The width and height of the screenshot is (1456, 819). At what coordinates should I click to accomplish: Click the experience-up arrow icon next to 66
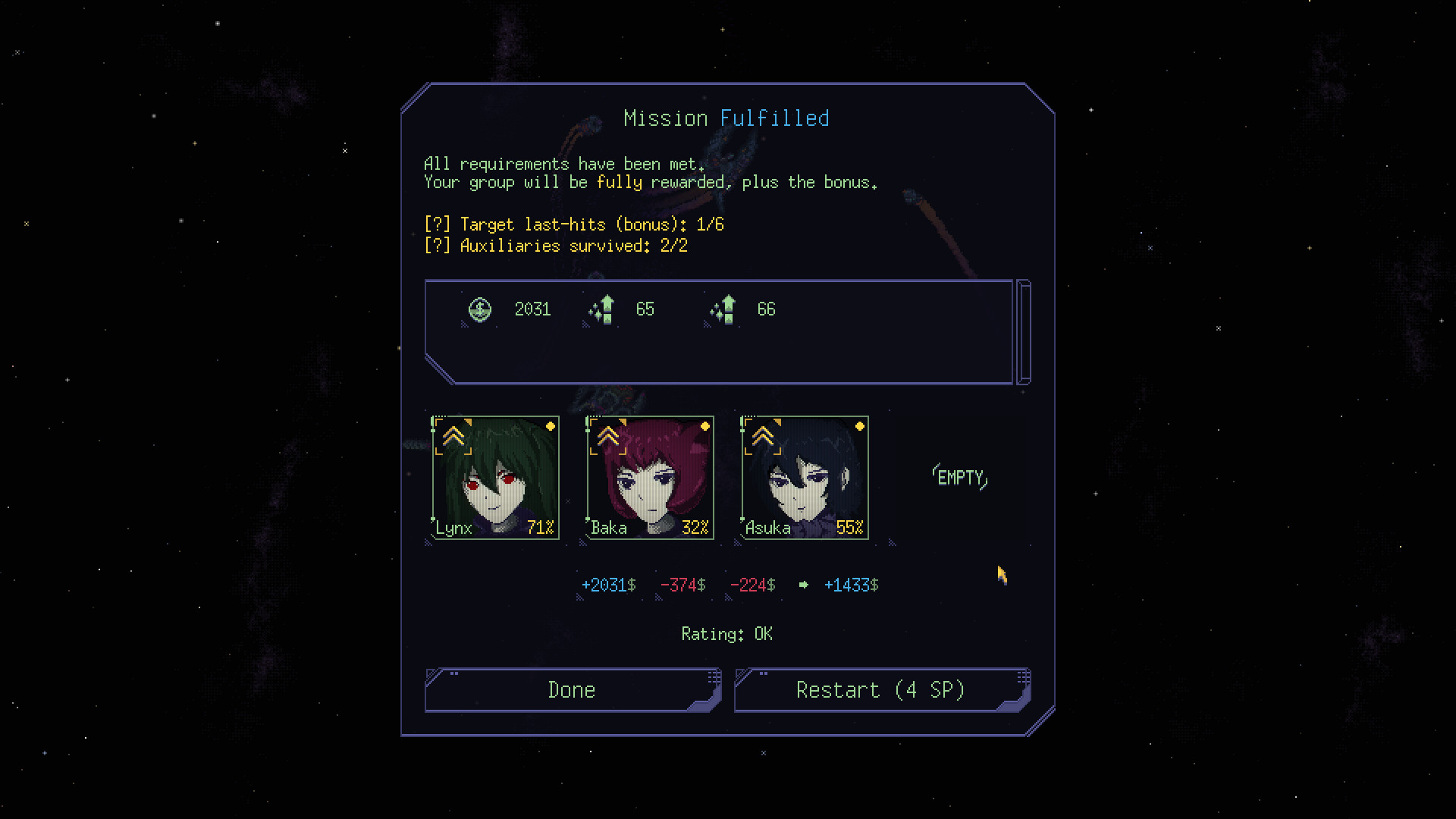point(722,309)
